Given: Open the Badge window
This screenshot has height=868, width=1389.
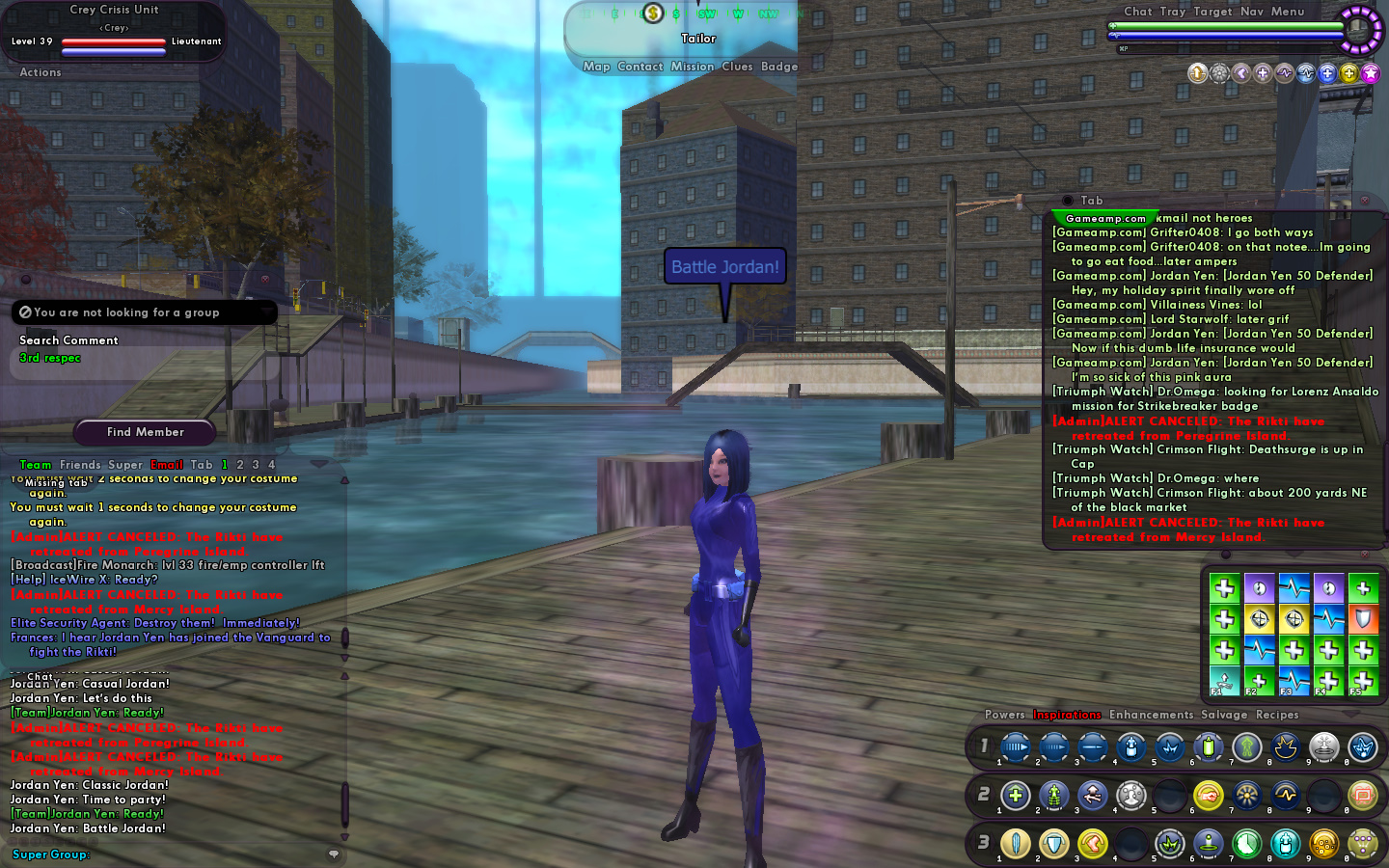Looking at the screenshot, I should [779, 67].
